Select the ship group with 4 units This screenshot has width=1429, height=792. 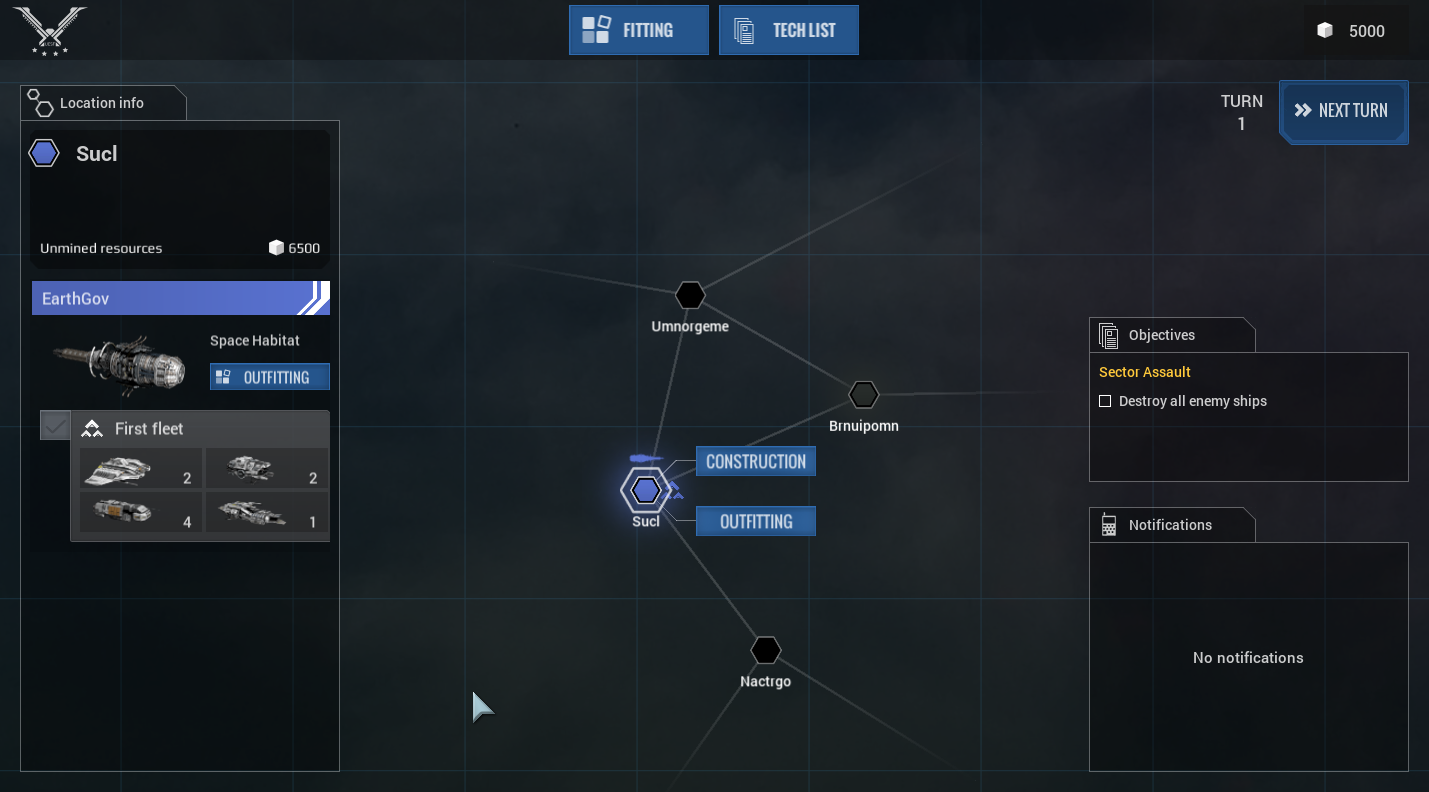(141, 512)
